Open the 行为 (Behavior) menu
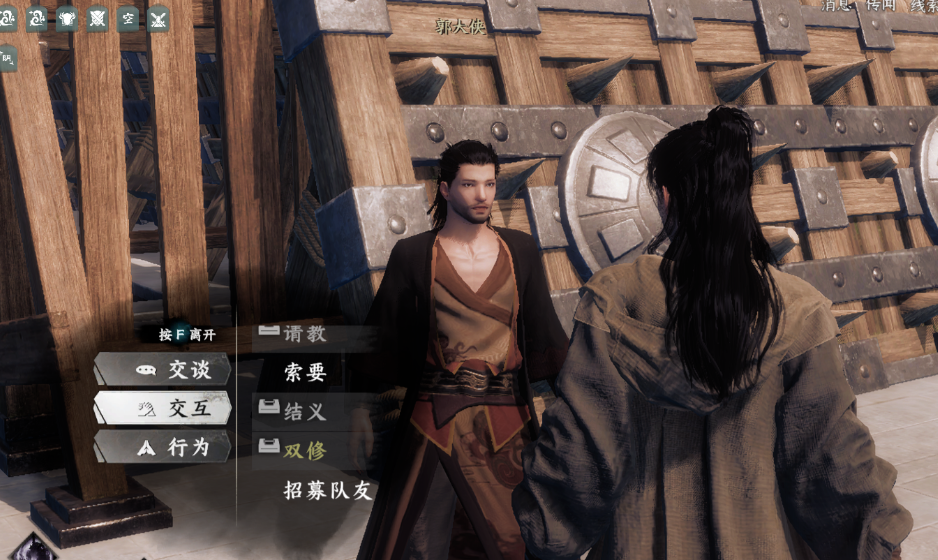The width and height of the screenshot is (938, 560). [165, 447]
